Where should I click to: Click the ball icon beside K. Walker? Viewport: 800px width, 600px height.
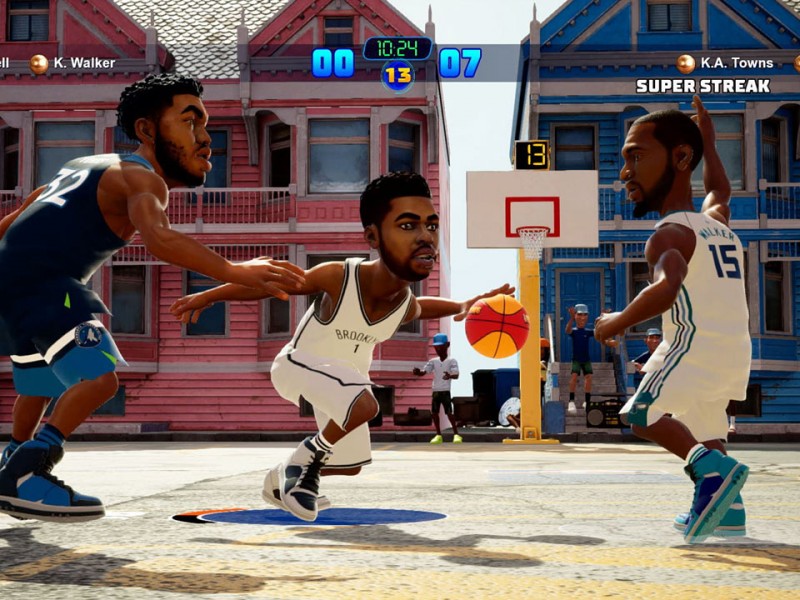coord(39,64)
